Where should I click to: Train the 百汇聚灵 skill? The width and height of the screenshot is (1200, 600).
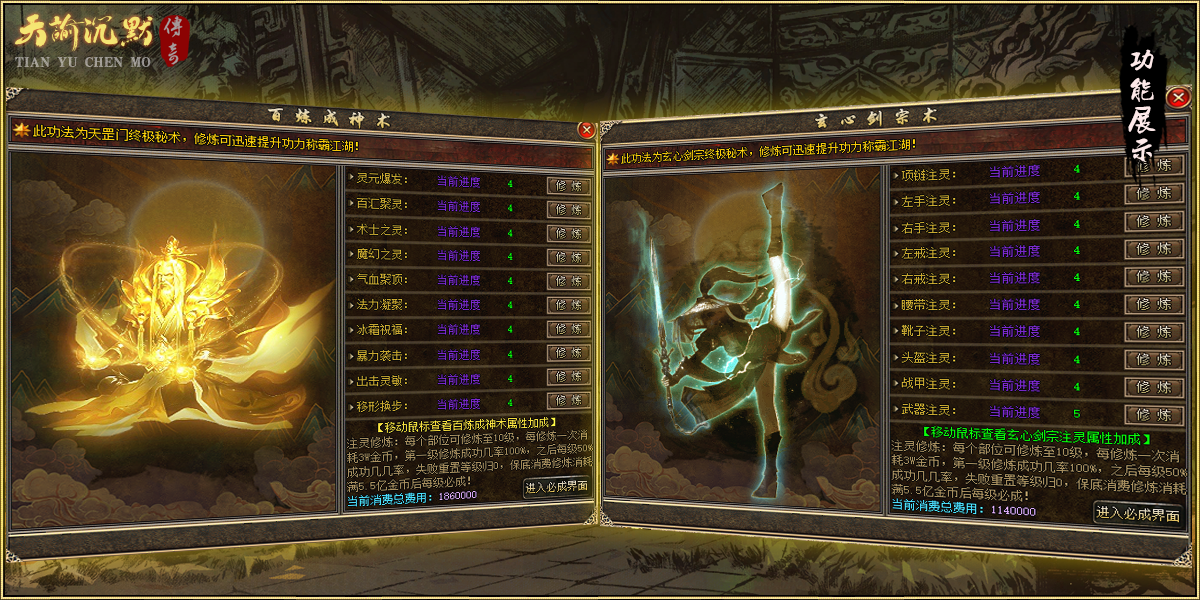(569, 210)
